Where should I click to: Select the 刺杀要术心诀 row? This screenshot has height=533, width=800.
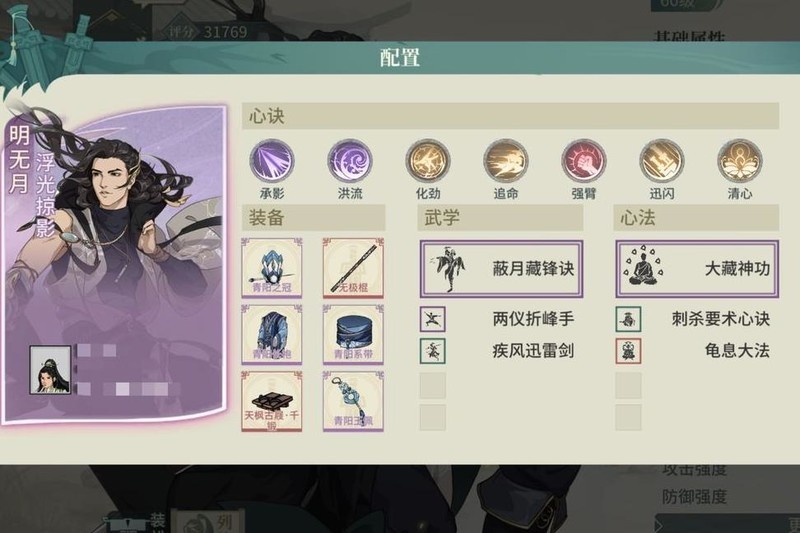point(696,320)
